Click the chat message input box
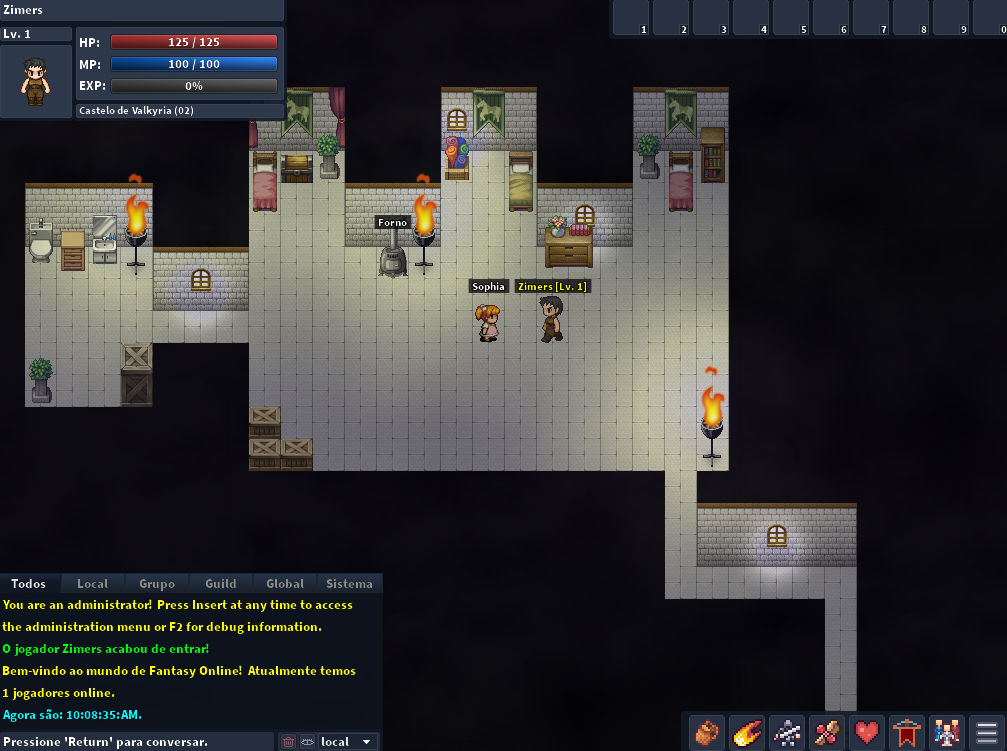The width and height of the screenshot is (1007, 751). point(136,742)
